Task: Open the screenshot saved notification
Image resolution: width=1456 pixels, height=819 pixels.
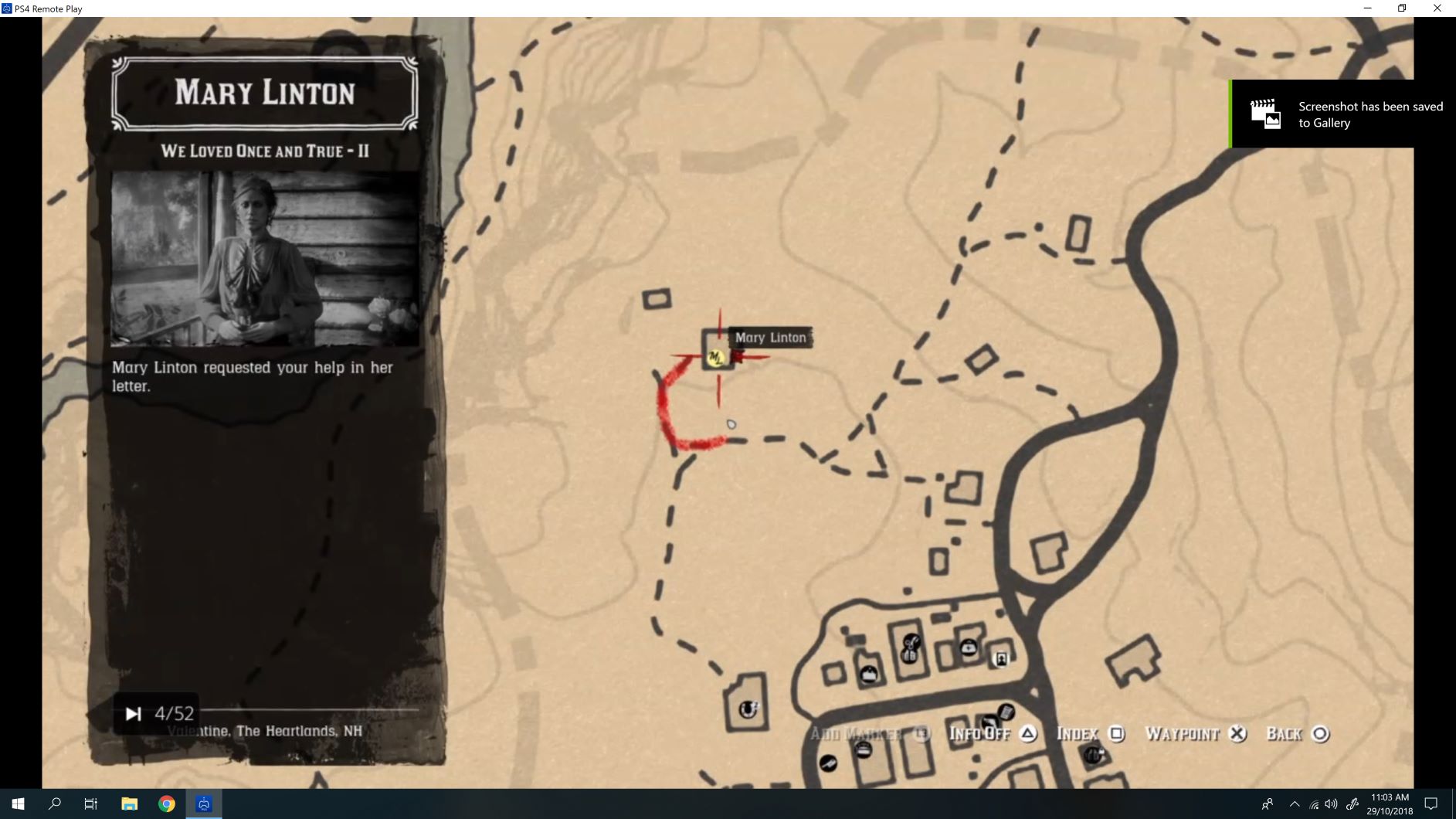Action: (1342, 114)
